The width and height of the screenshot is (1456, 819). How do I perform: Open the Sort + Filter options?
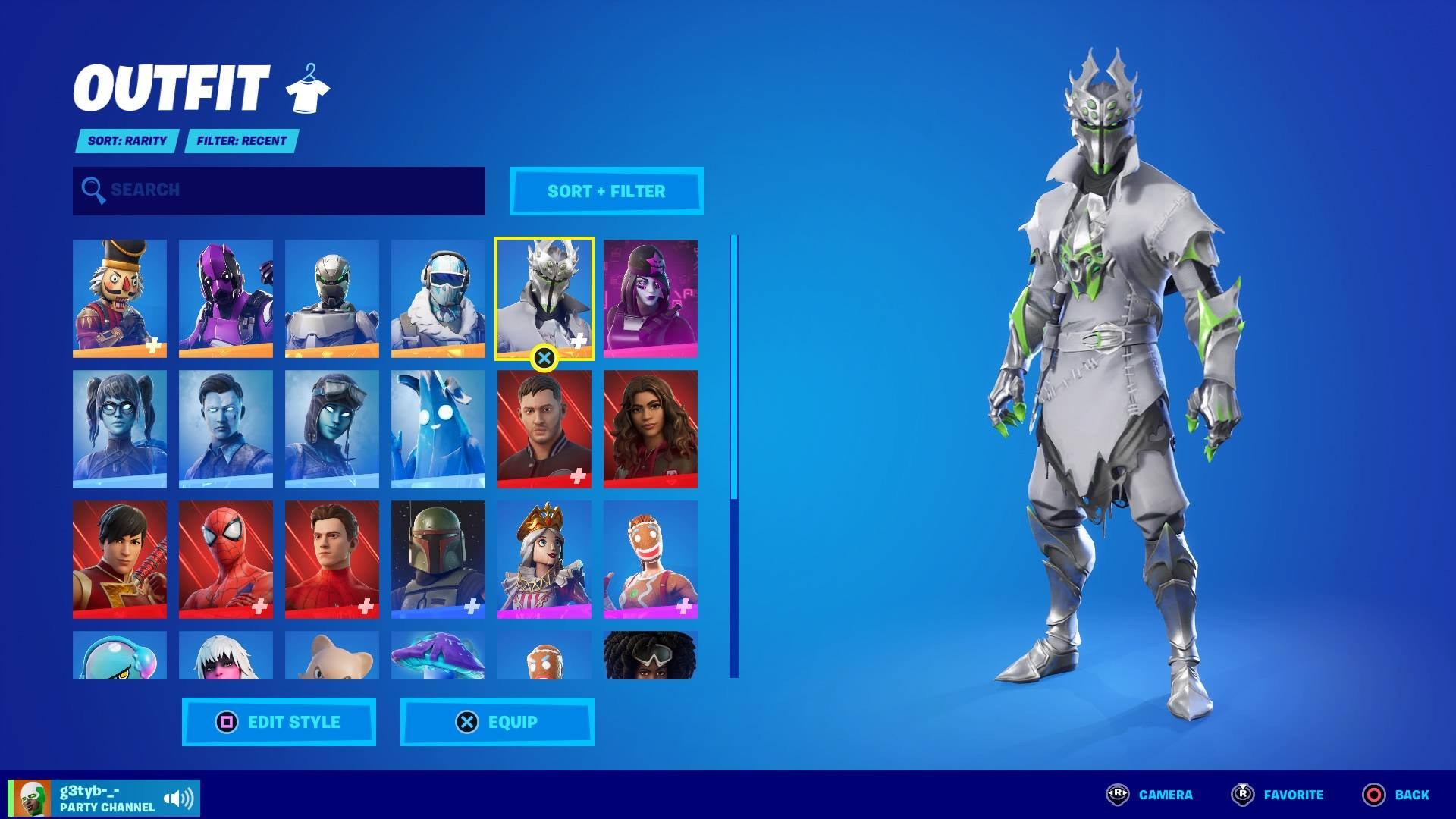pyautogui.click(x=606, y=191)
